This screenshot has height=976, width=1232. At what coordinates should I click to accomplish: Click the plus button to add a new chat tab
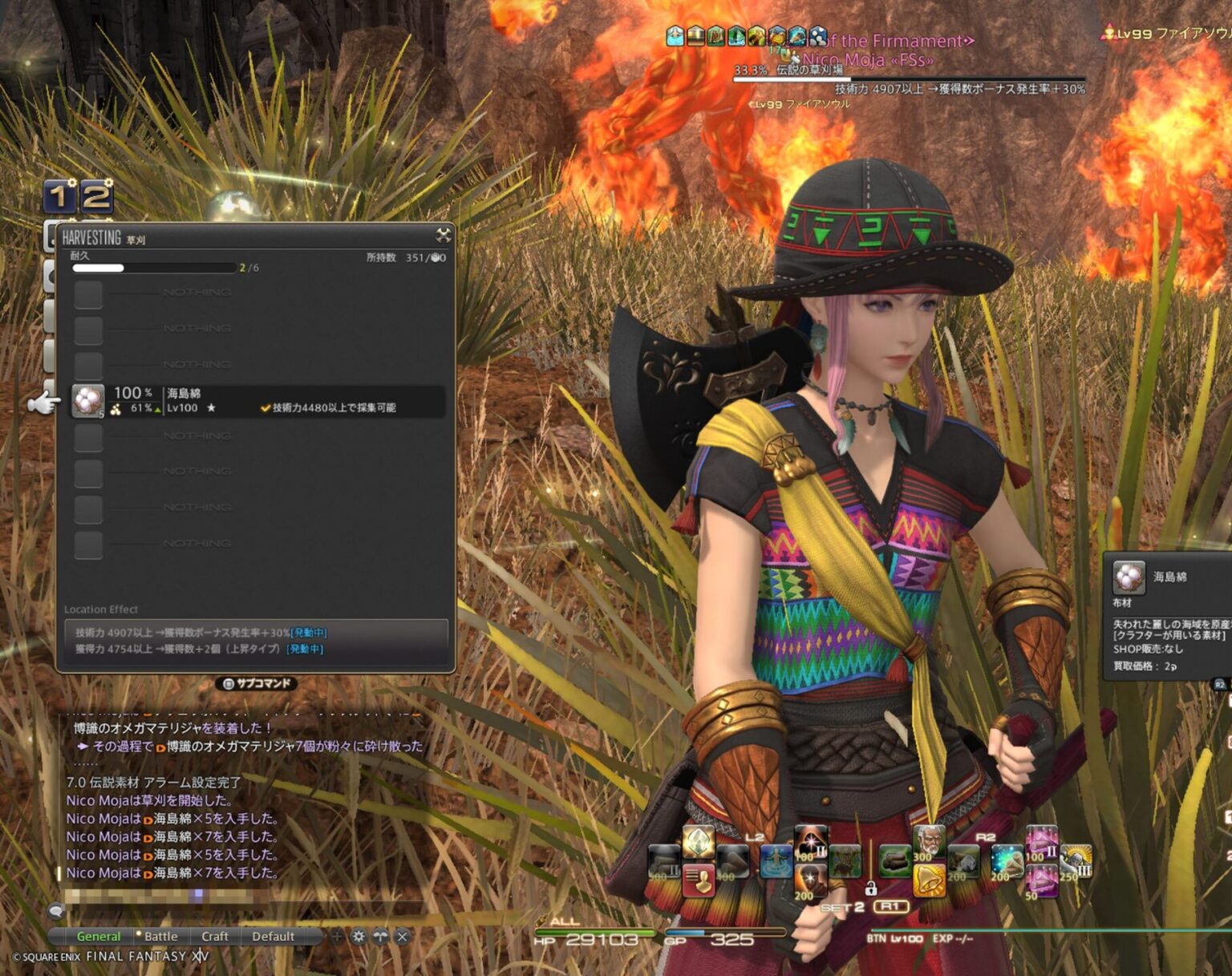(336, 936)
